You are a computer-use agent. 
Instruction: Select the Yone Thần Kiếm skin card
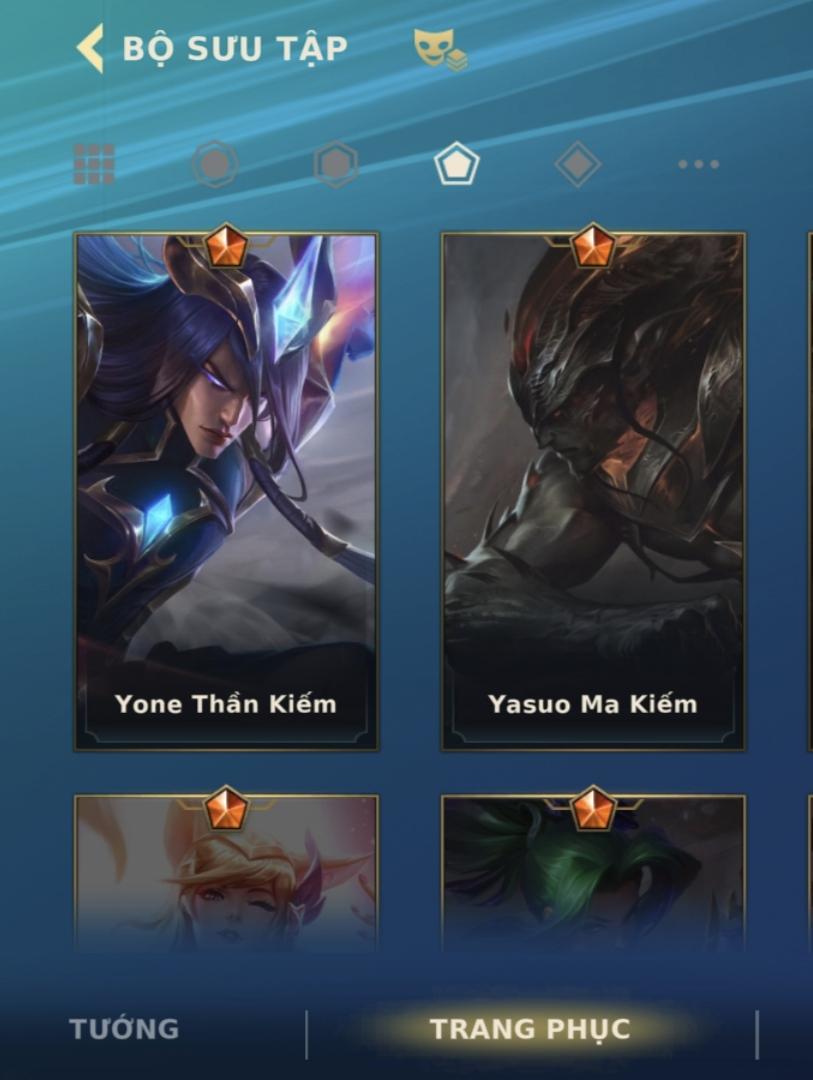click(x=226, y=492)
